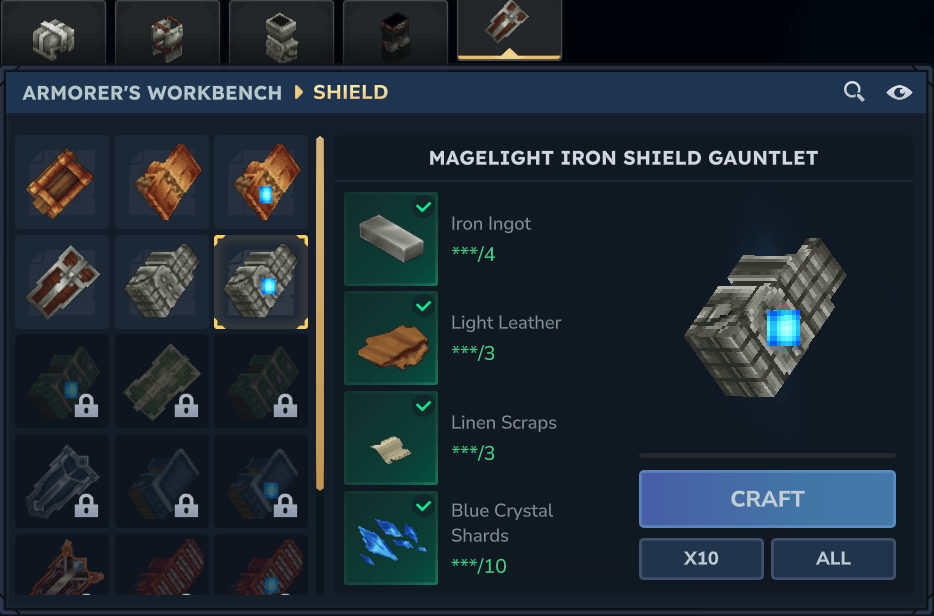Open the Blue Crystal Shards ingredient slot

point(391,538)
